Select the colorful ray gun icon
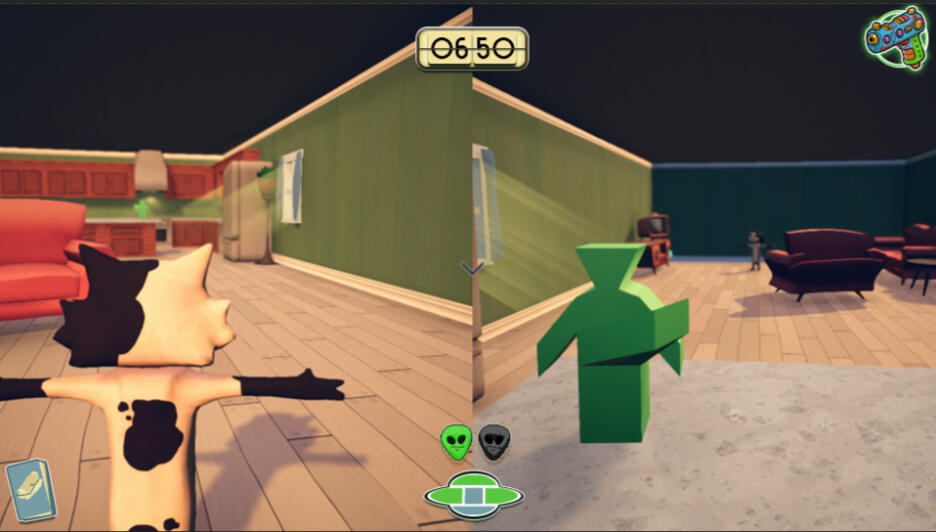936x532 pixels. pyautogui.click(x=896, y=37)
